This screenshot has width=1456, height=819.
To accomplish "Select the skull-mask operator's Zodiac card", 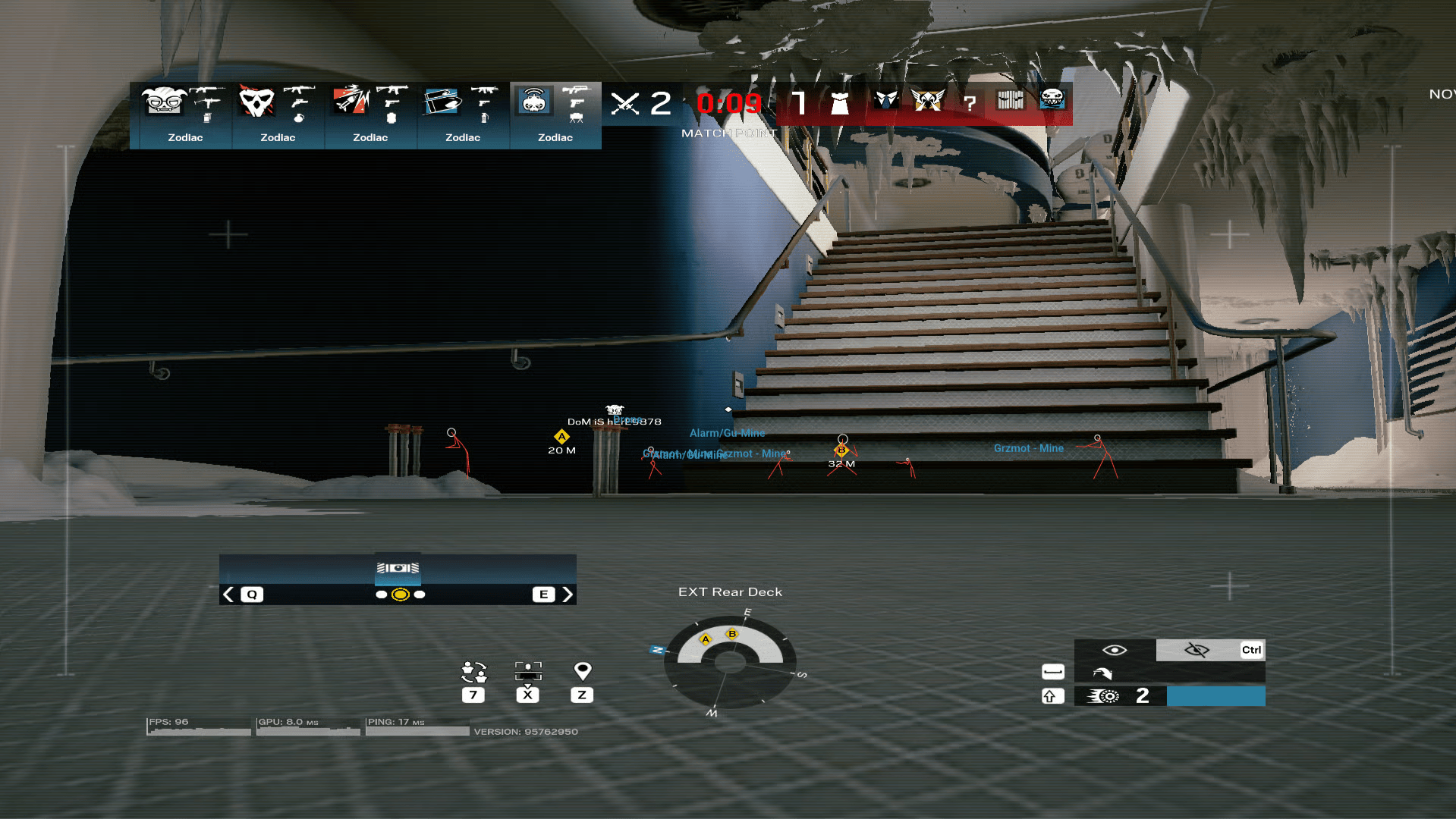I will tap(278, 115).
